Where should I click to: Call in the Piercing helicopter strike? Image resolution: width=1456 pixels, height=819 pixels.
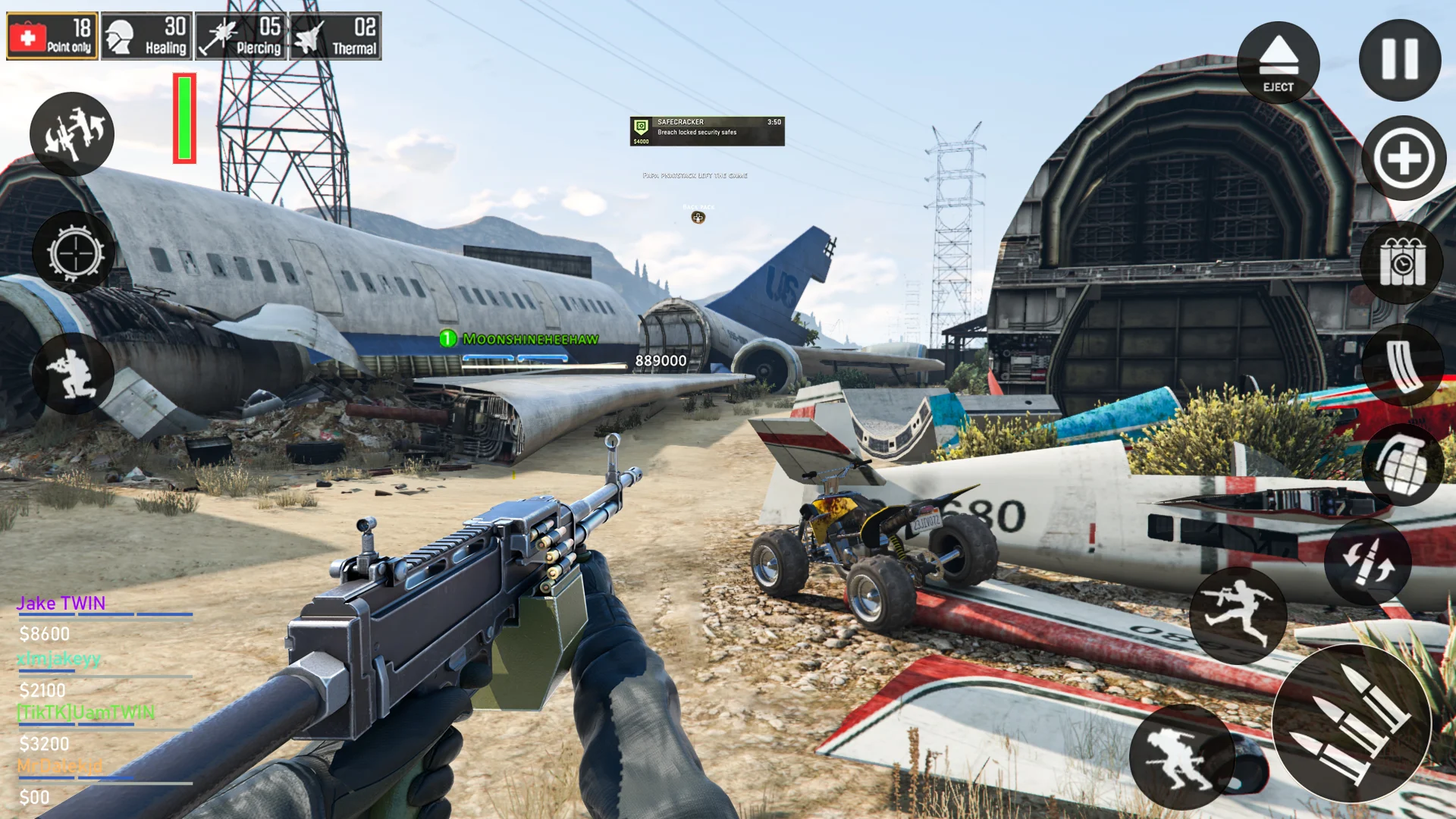[x=241, y=36]
